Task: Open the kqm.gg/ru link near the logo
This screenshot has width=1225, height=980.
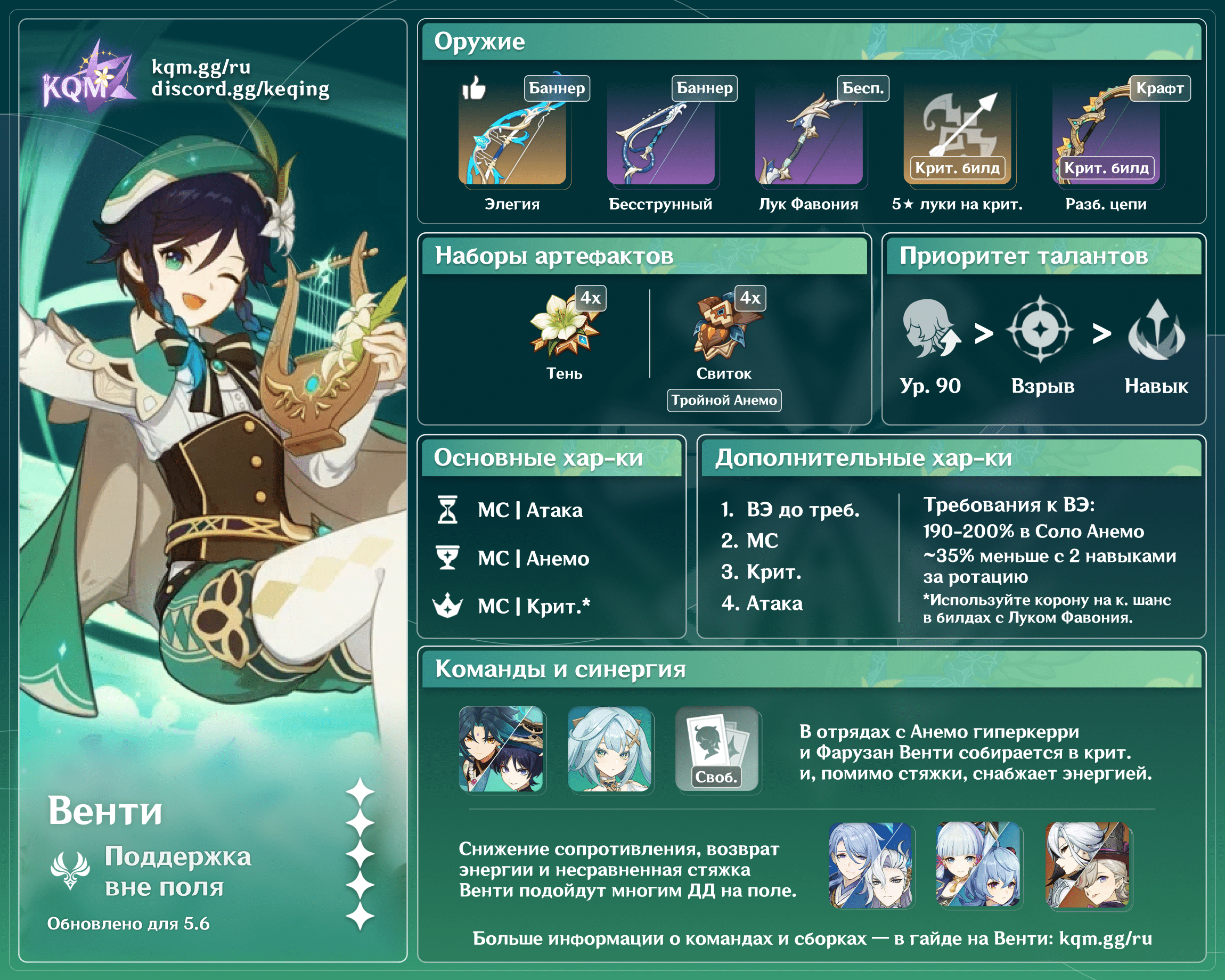Action: coord(201,67)
